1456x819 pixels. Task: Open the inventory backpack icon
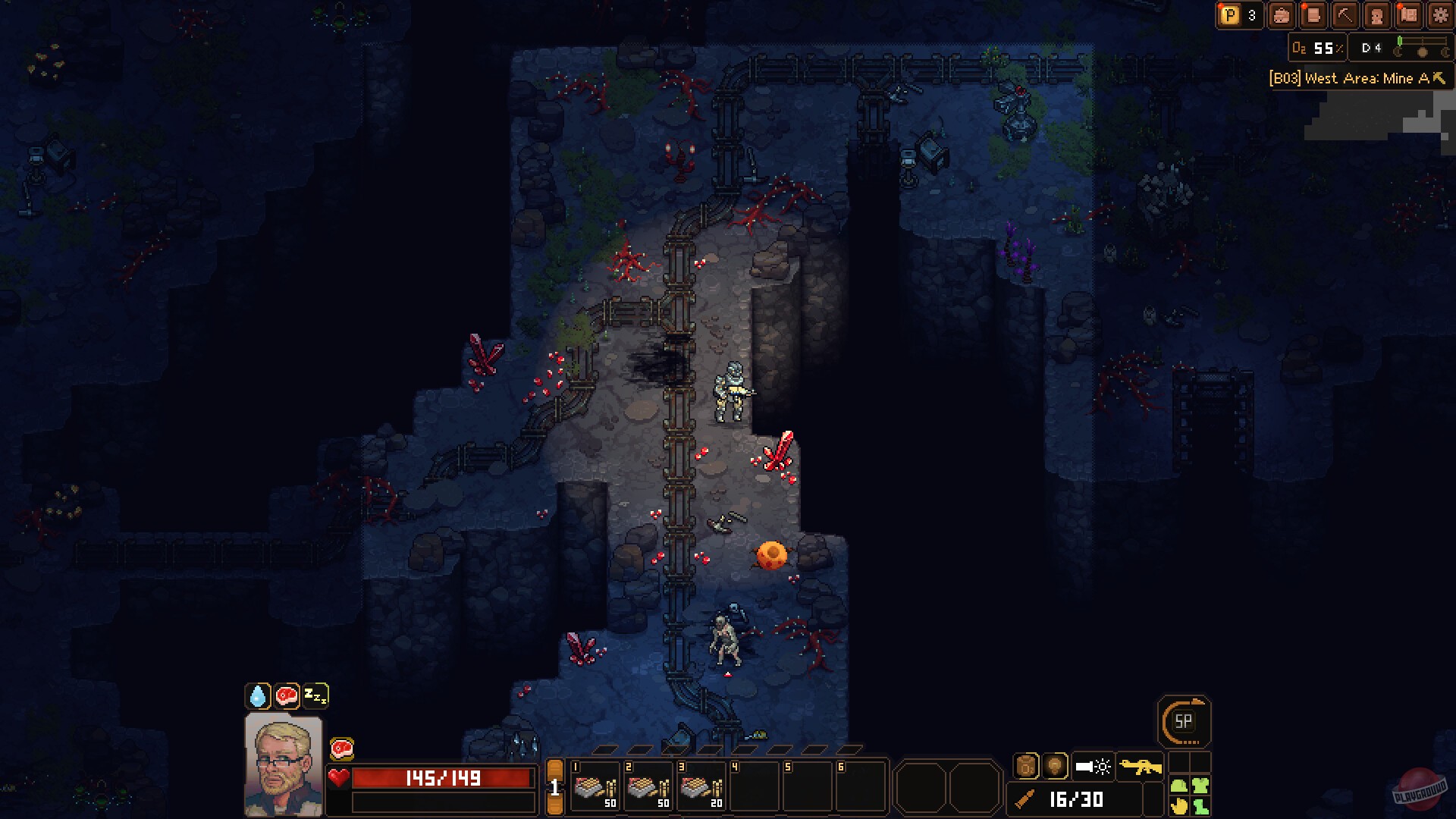click(x=1282, y=15)
